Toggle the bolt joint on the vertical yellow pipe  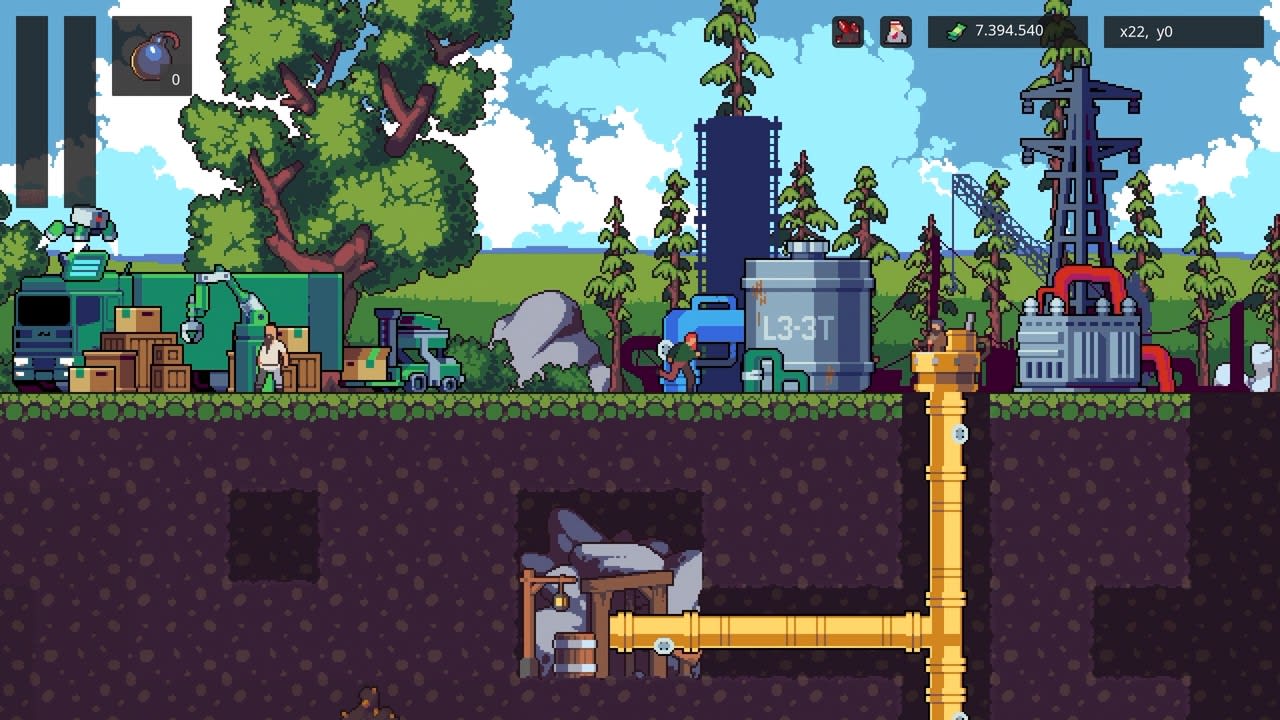point(959,434)
